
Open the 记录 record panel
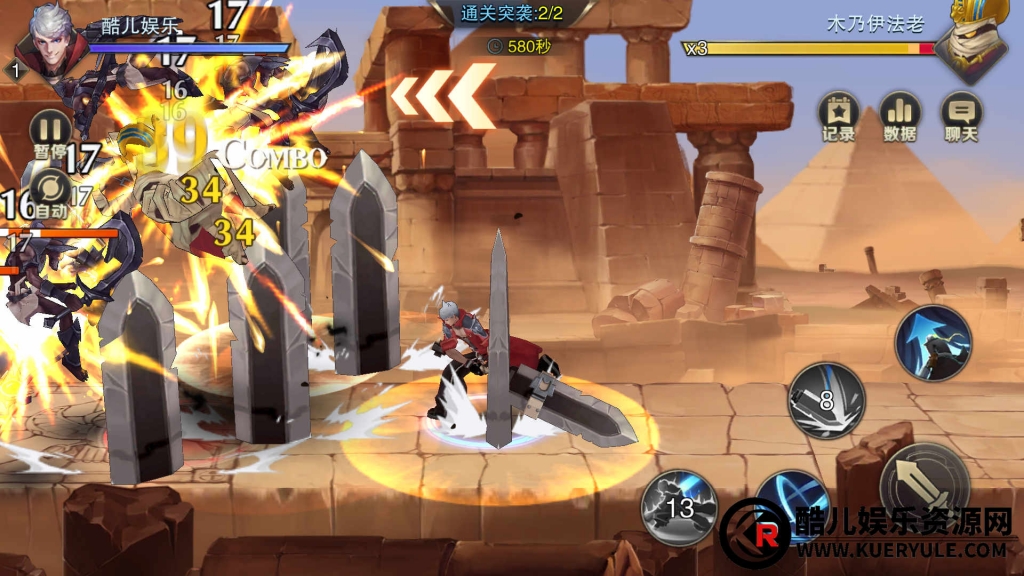pos(838,115)
